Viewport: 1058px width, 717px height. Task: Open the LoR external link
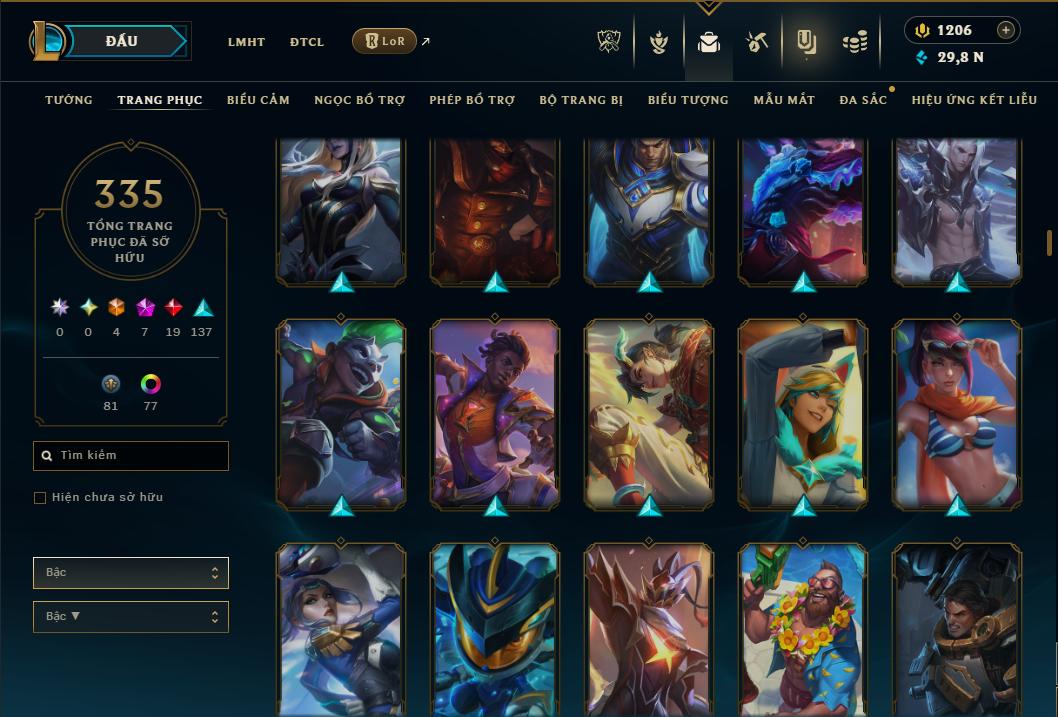coord(385,41)
